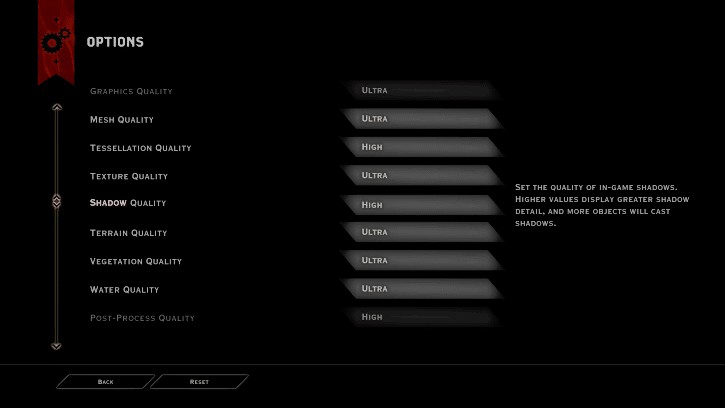
Task: Select the Post-Process Quality setting
Action: [x=142, y=318]
